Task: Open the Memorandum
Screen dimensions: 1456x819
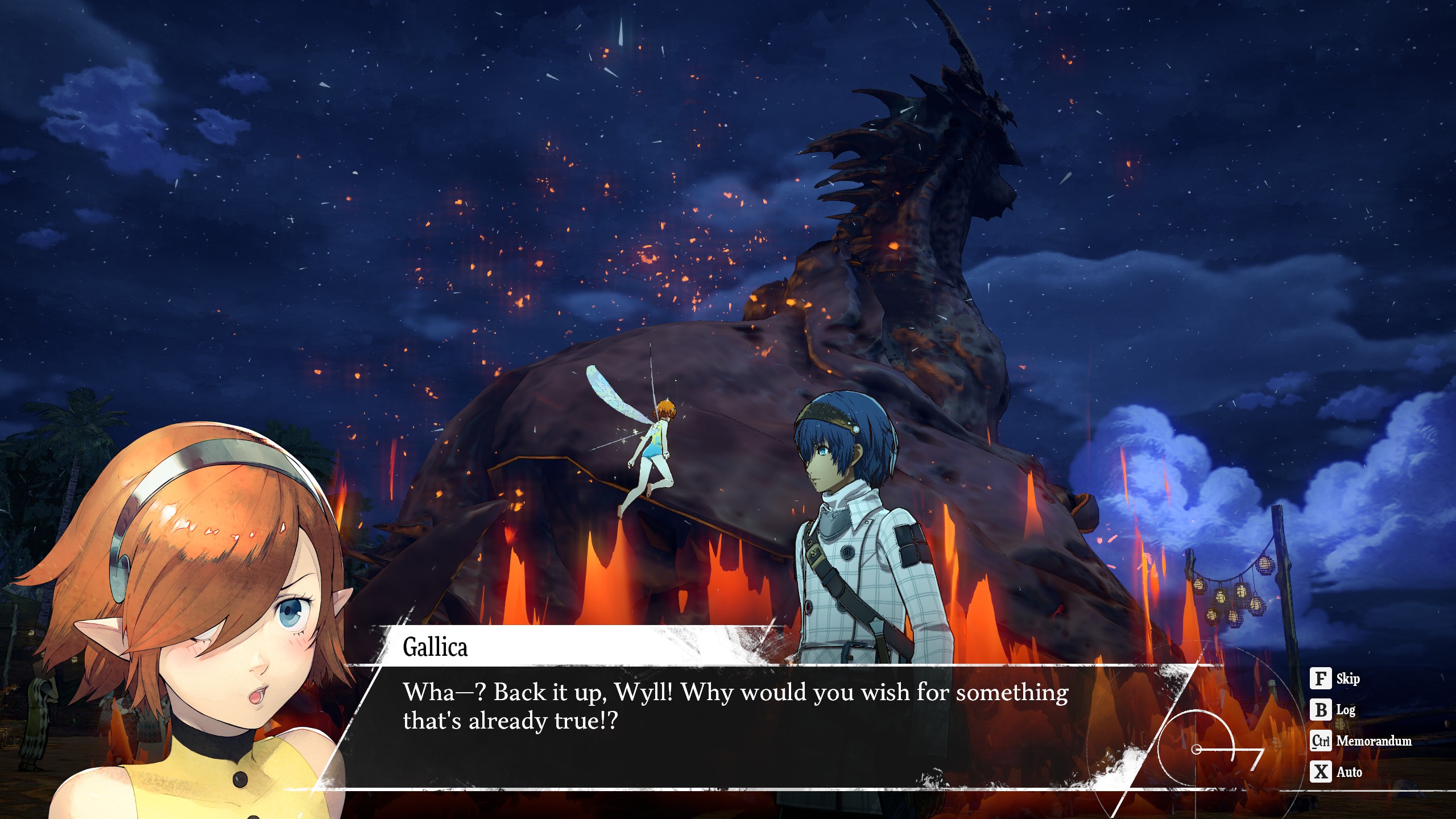Action: coord(1361,741)
